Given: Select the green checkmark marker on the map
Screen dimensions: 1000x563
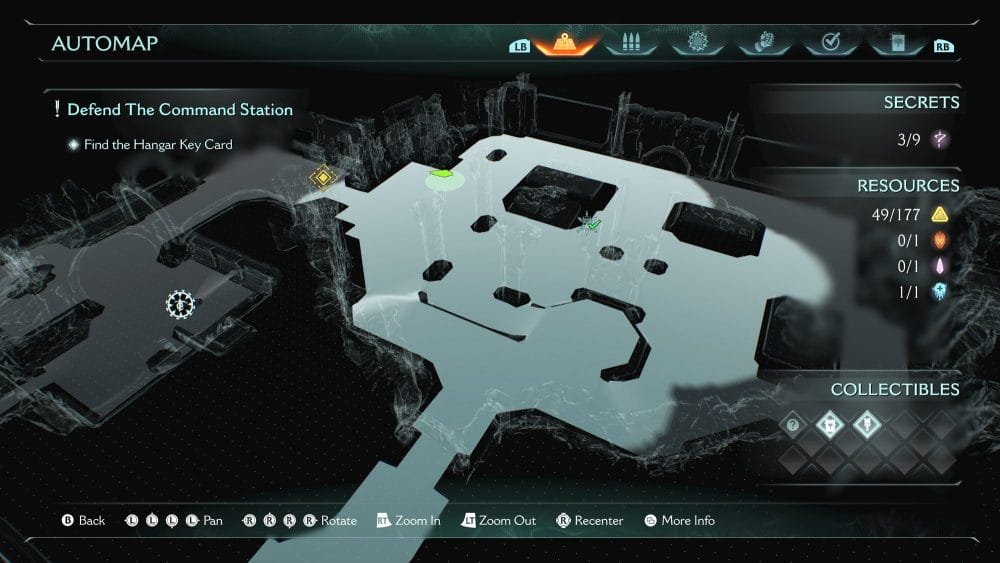Looking at the screenshot, I should 591,225.
